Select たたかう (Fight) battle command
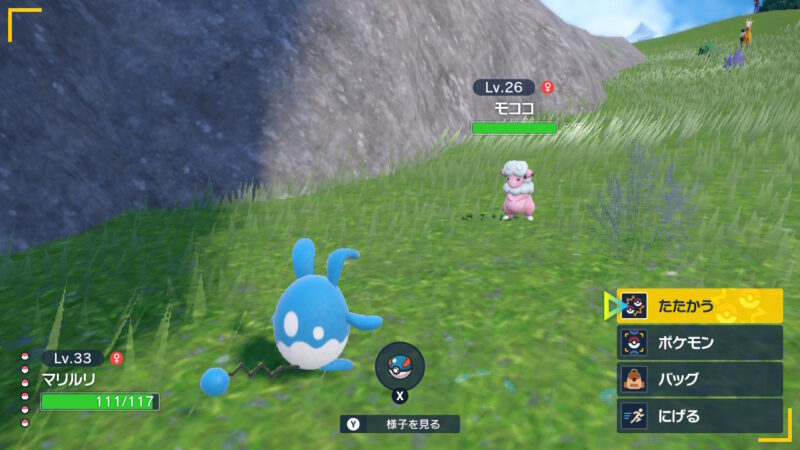 point(699,306)
